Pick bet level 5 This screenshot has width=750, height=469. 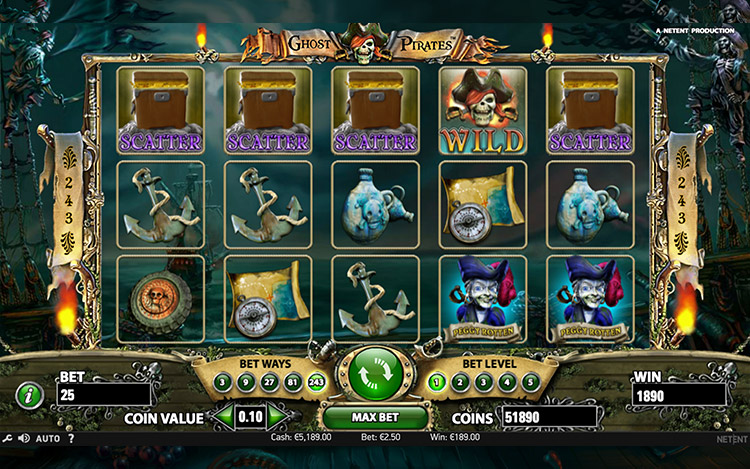pos(529,381)
